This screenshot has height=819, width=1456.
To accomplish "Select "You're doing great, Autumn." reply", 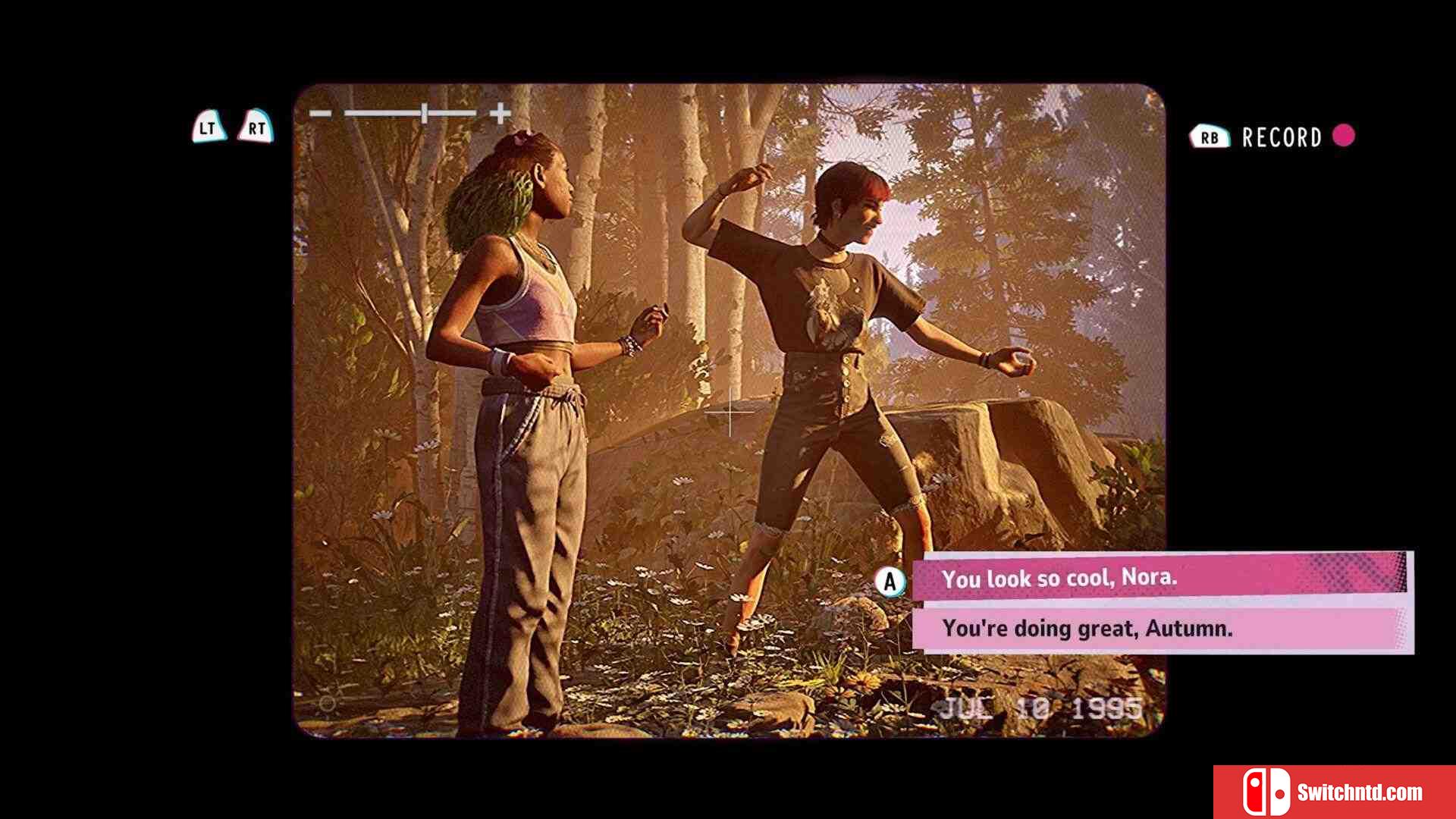I will [x=1159, y=629].
